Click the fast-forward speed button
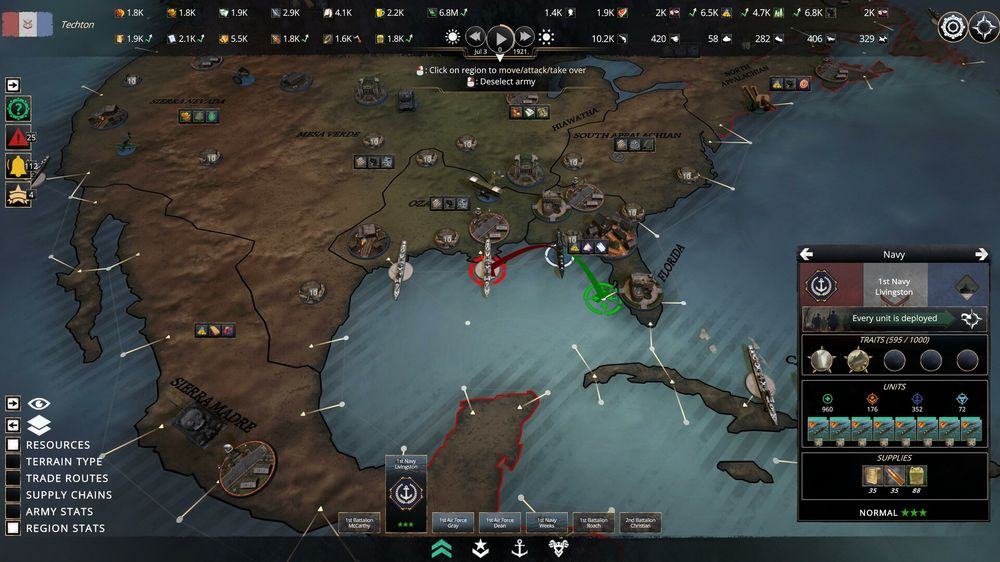This screenshot has width=1000, height=562. pyautogui.click(x=525, y=38)
